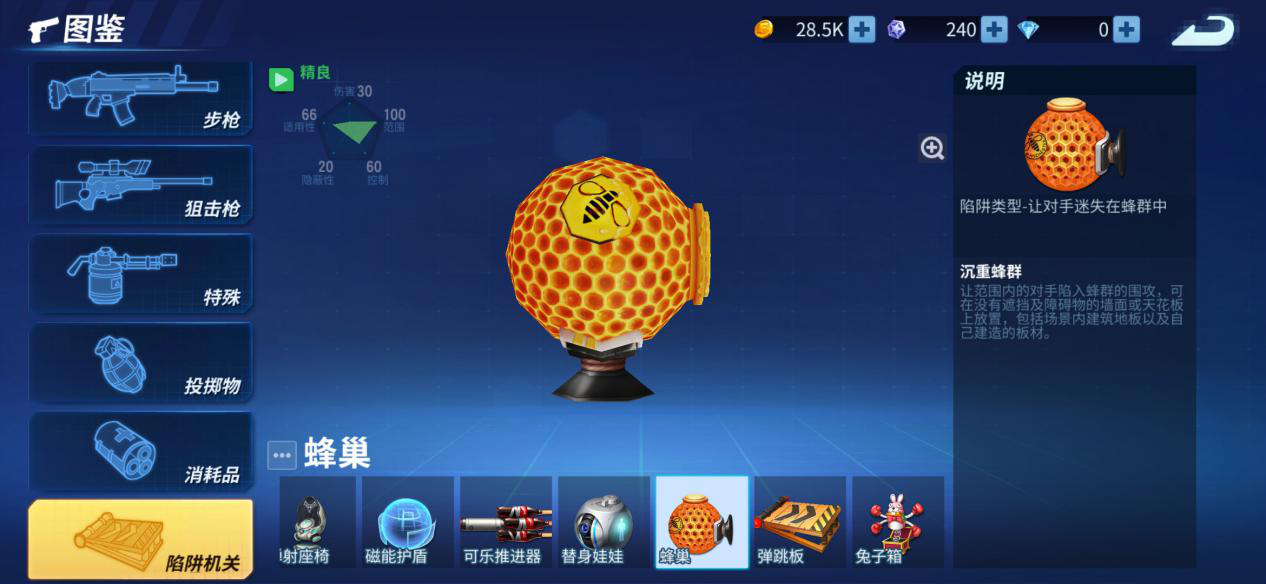
Task: Pick the 替身娃娃 decoy doll item
Action: (602, 522)
